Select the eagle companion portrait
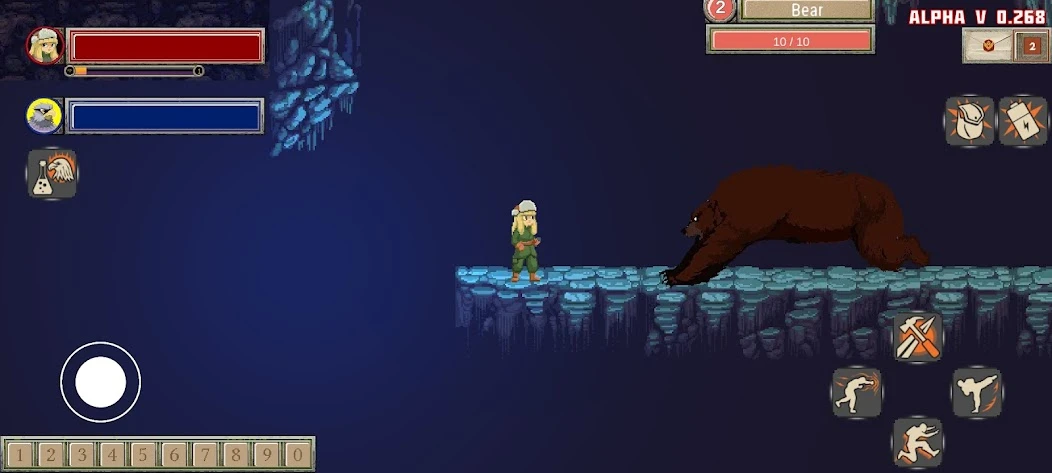 click(x=45, y=116)
